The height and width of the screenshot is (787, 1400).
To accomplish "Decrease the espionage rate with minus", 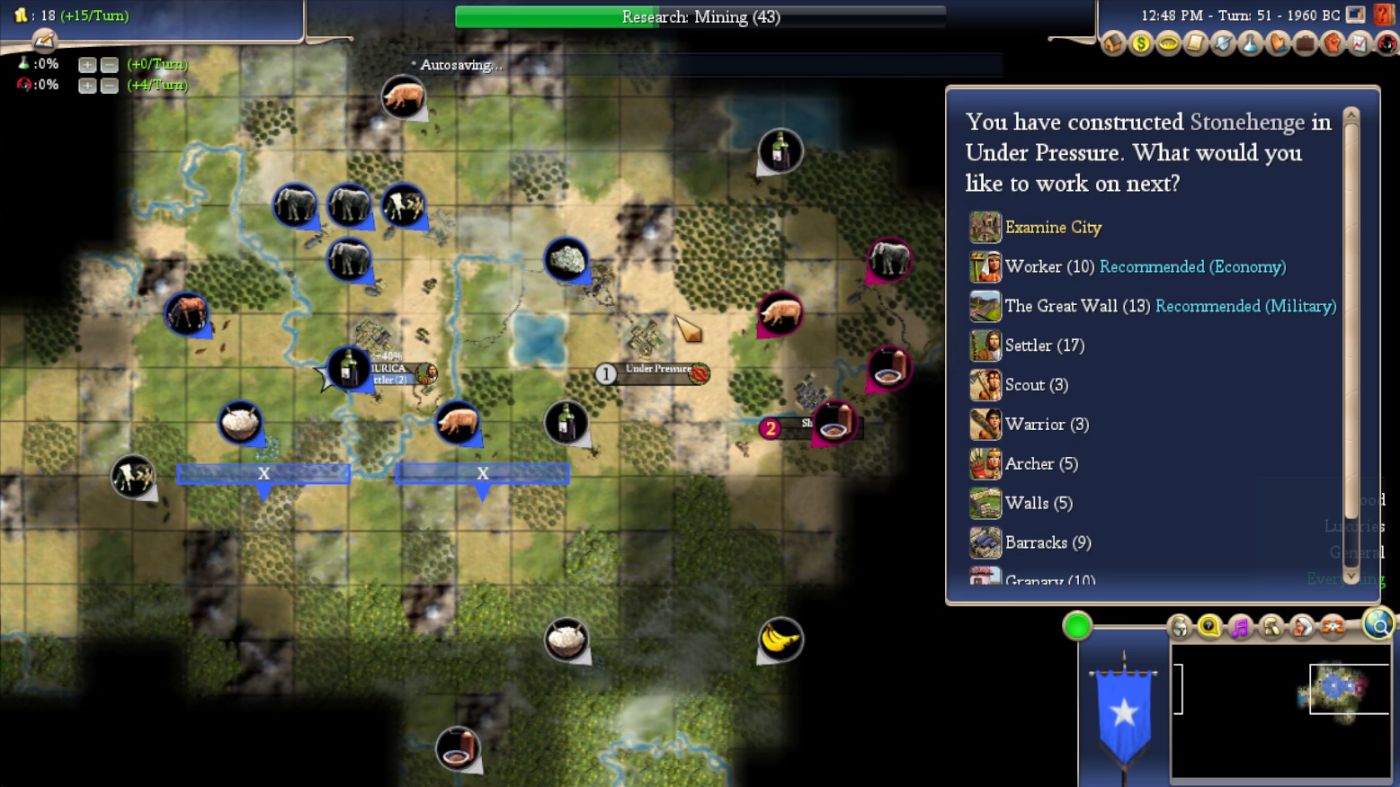I will 109,86.
